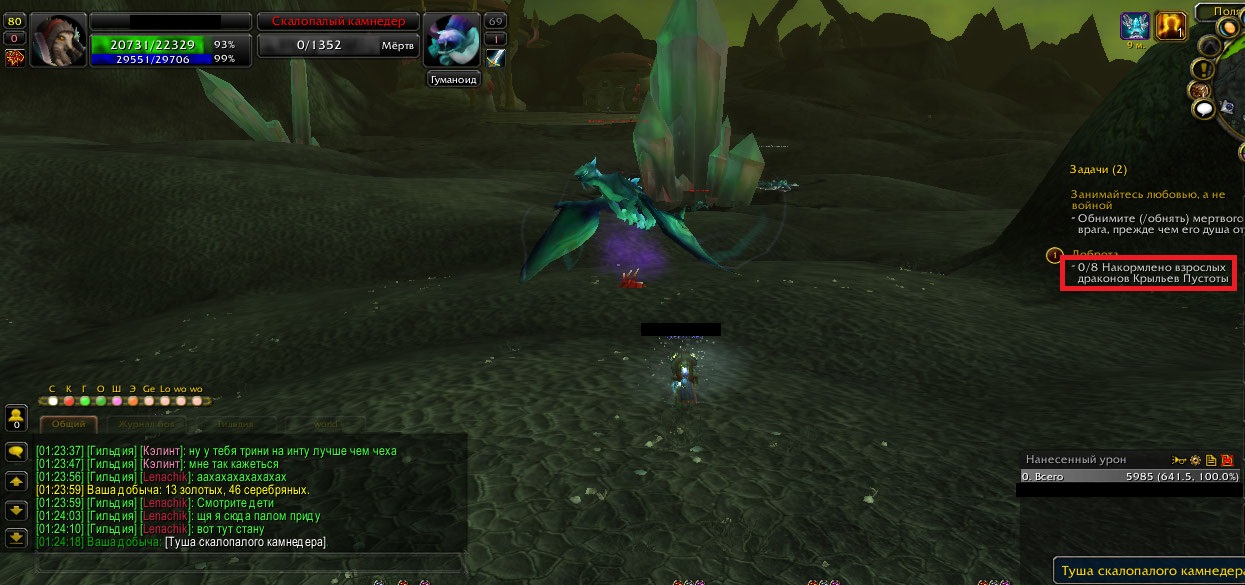Screen dimensions: 1245x585
Task: Select the world chat tab
Action: pyautogui.click(x=324, y=424)
